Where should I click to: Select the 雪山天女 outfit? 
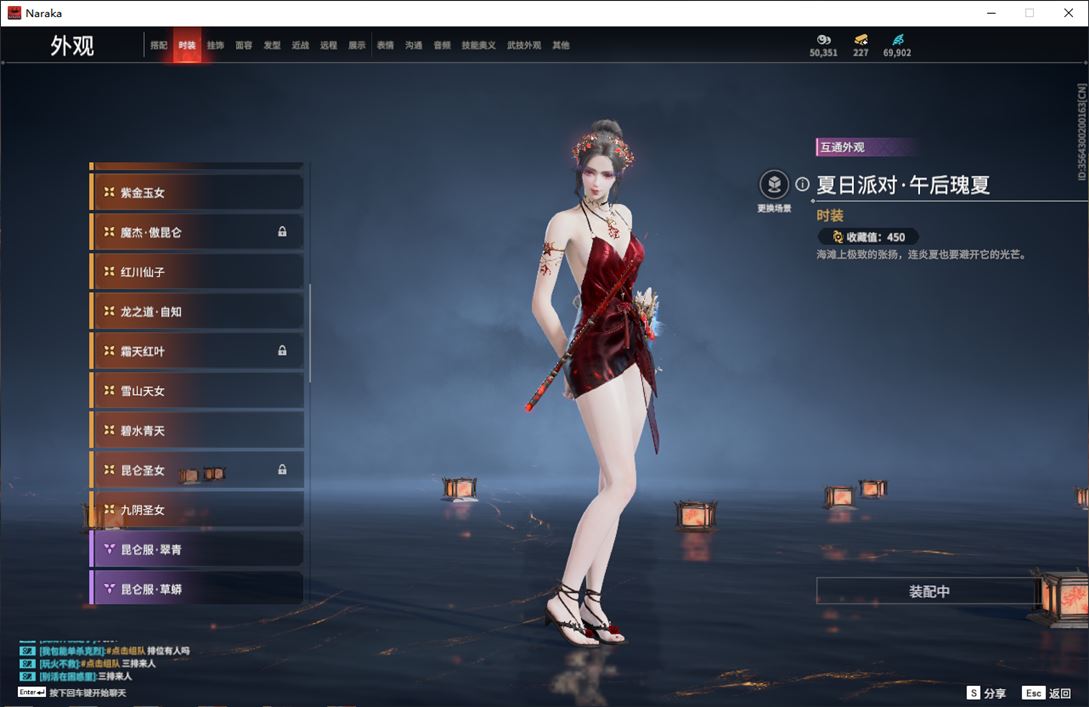[197, 391]
